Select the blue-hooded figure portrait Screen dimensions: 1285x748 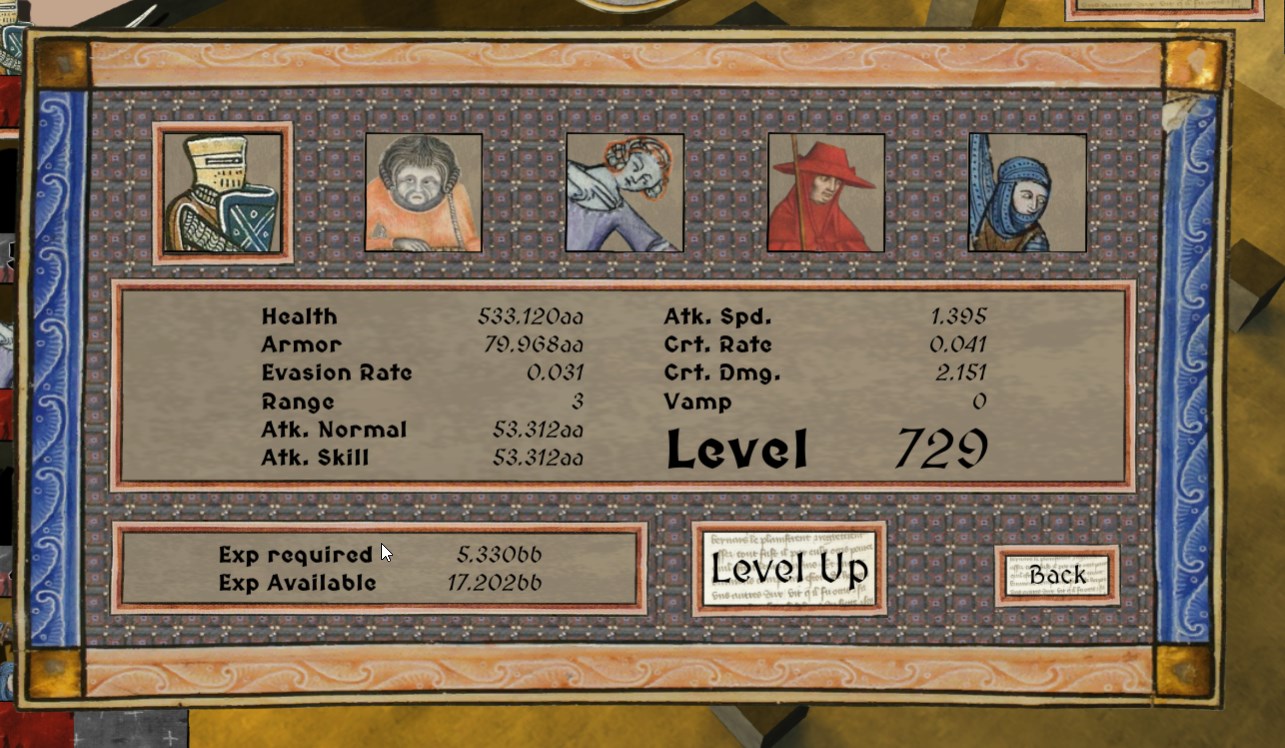1027,193
